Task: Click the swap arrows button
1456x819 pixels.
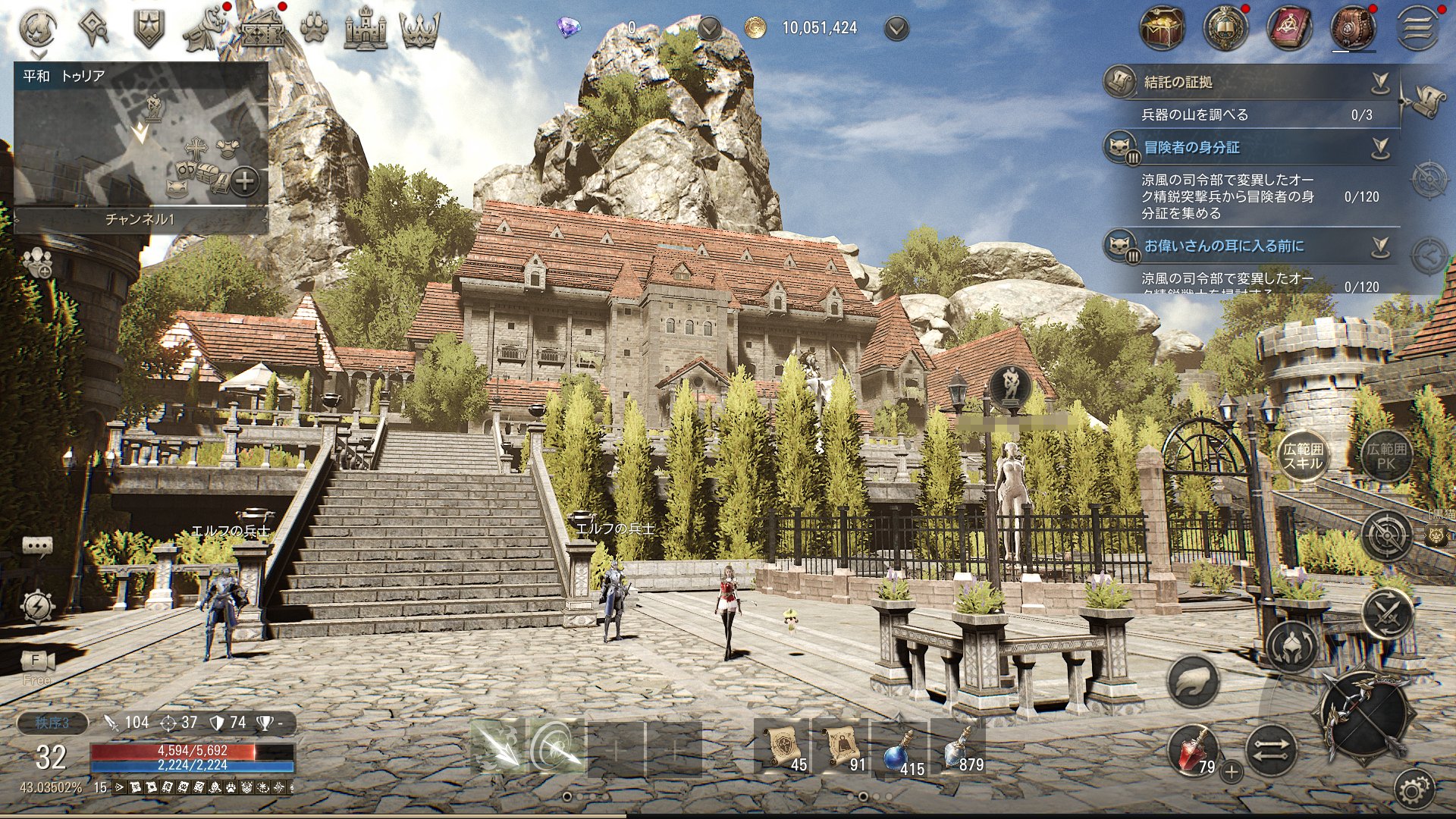Action: [1270, 750]
